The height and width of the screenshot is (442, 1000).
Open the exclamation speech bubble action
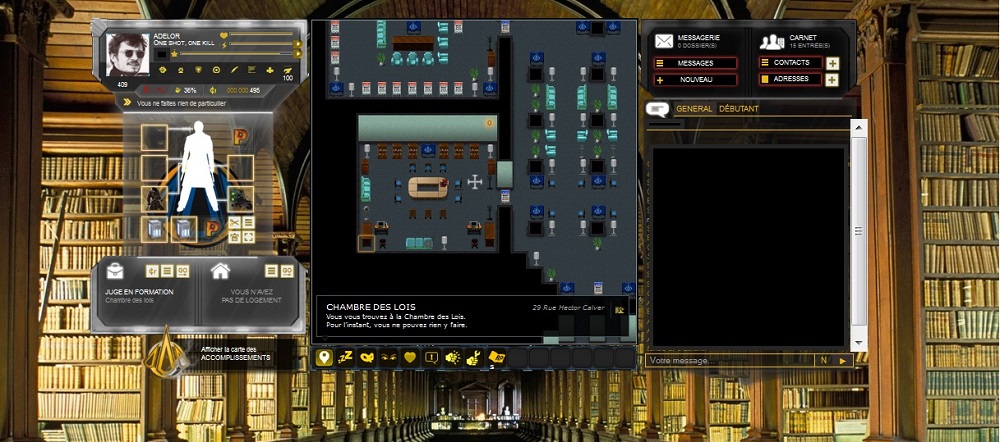(x=432, y=357)
